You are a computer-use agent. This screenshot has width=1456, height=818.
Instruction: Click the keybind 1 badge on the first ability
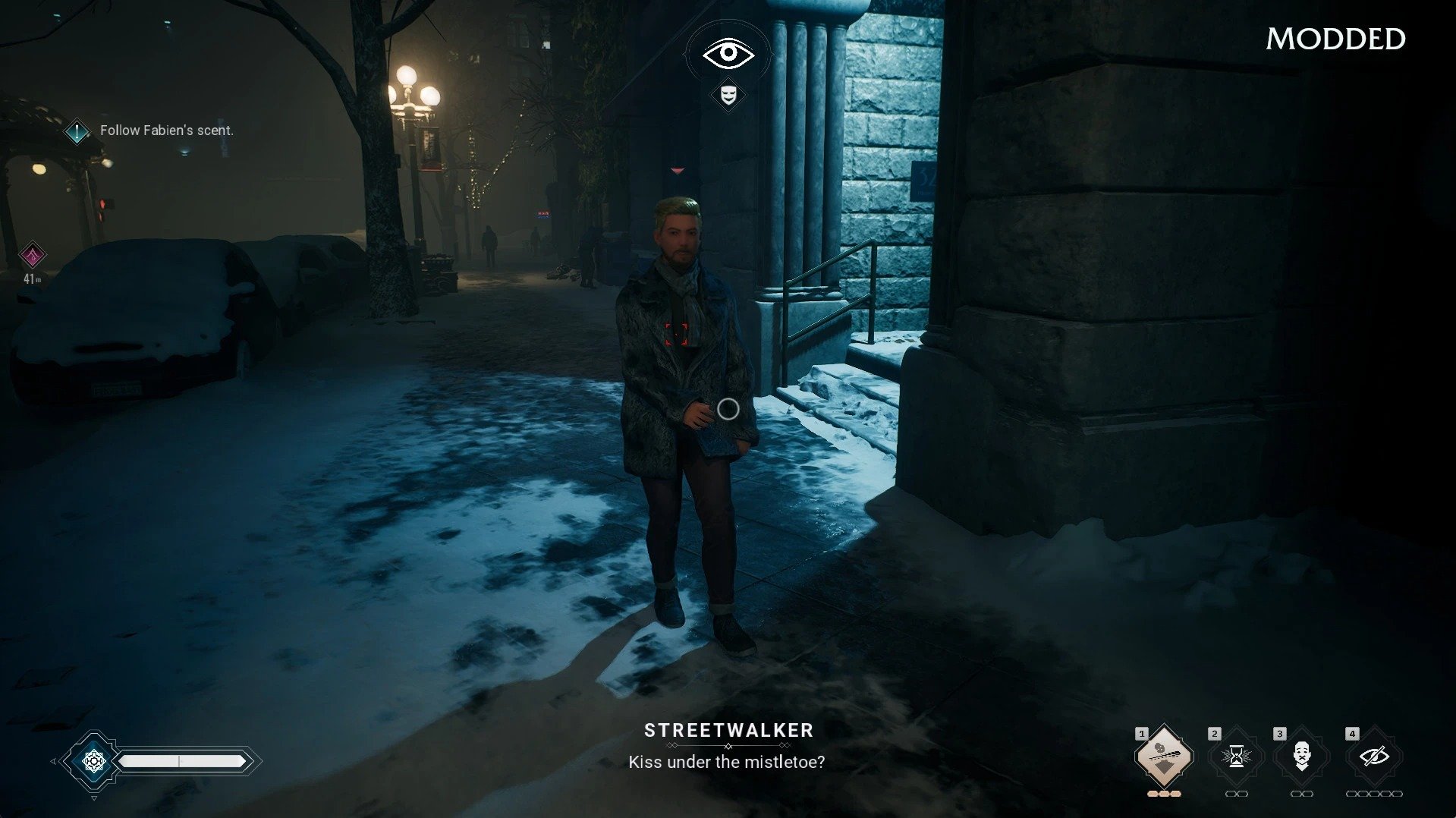pos(1142,733)
